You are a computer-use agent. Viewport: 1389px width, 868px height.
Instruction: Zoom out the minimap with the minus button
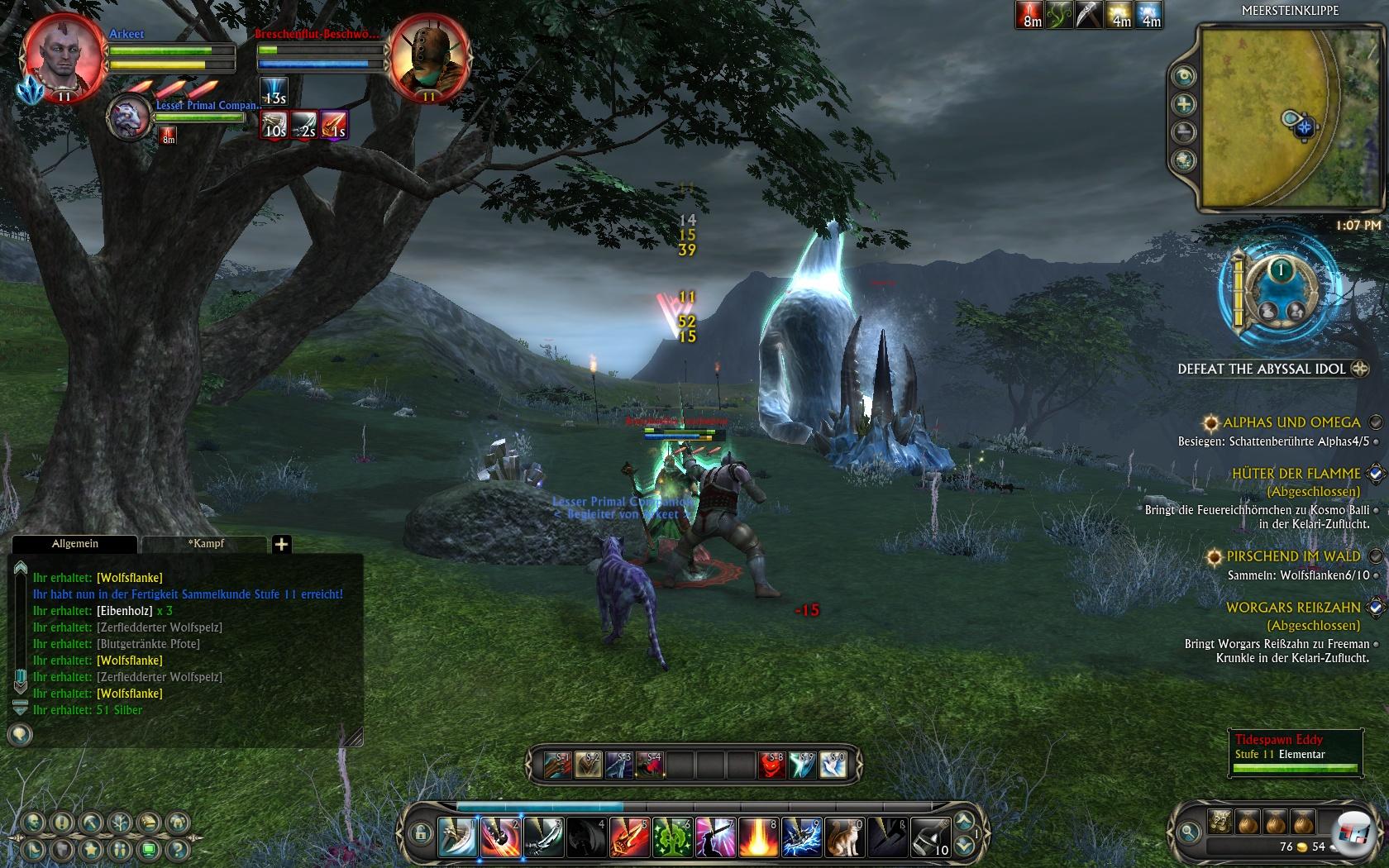pyautogui.click(x=1185, y=131)
